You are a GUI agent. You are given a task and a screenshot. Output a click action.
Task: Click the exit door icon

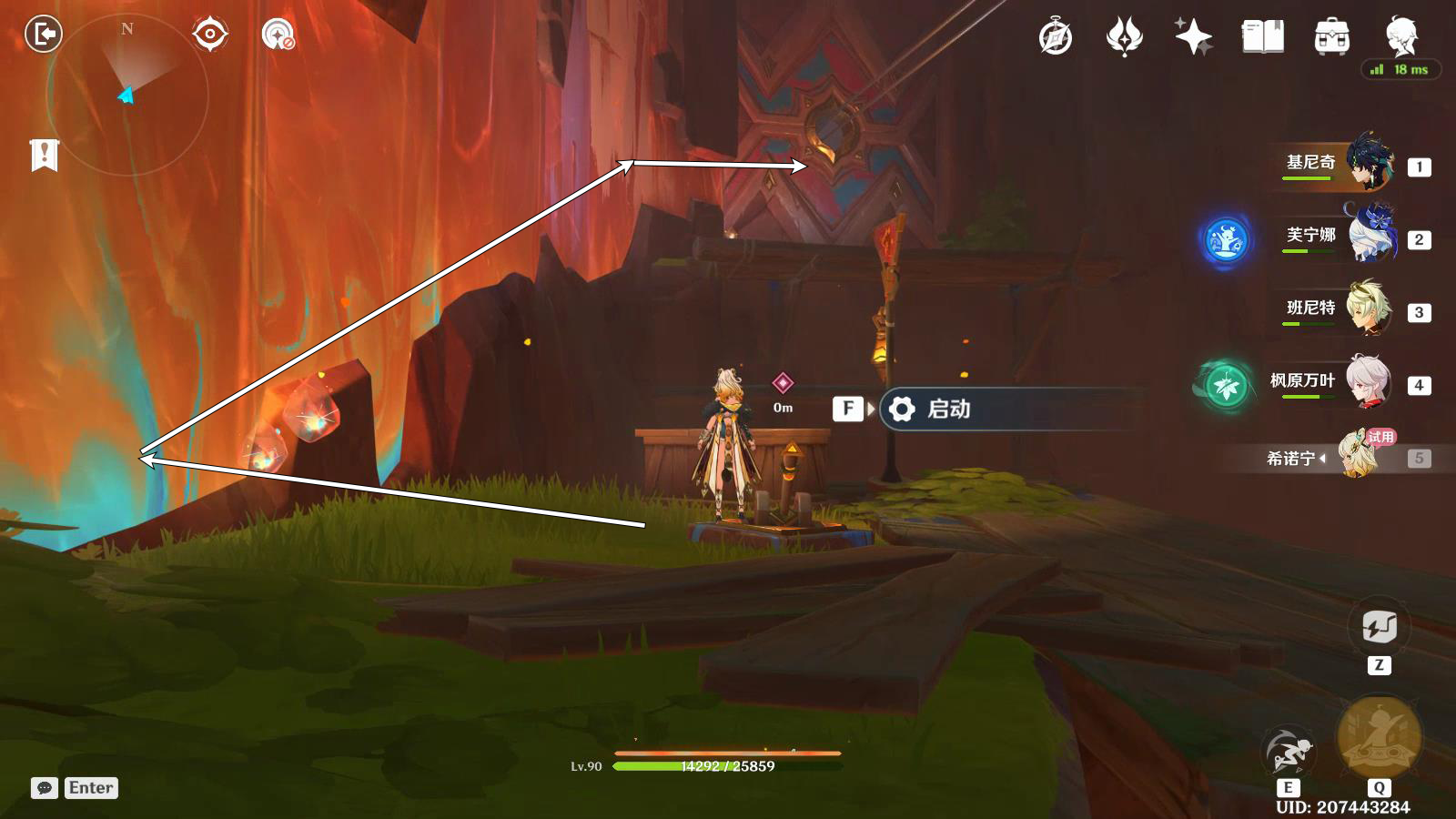click(x=43, y=35)
